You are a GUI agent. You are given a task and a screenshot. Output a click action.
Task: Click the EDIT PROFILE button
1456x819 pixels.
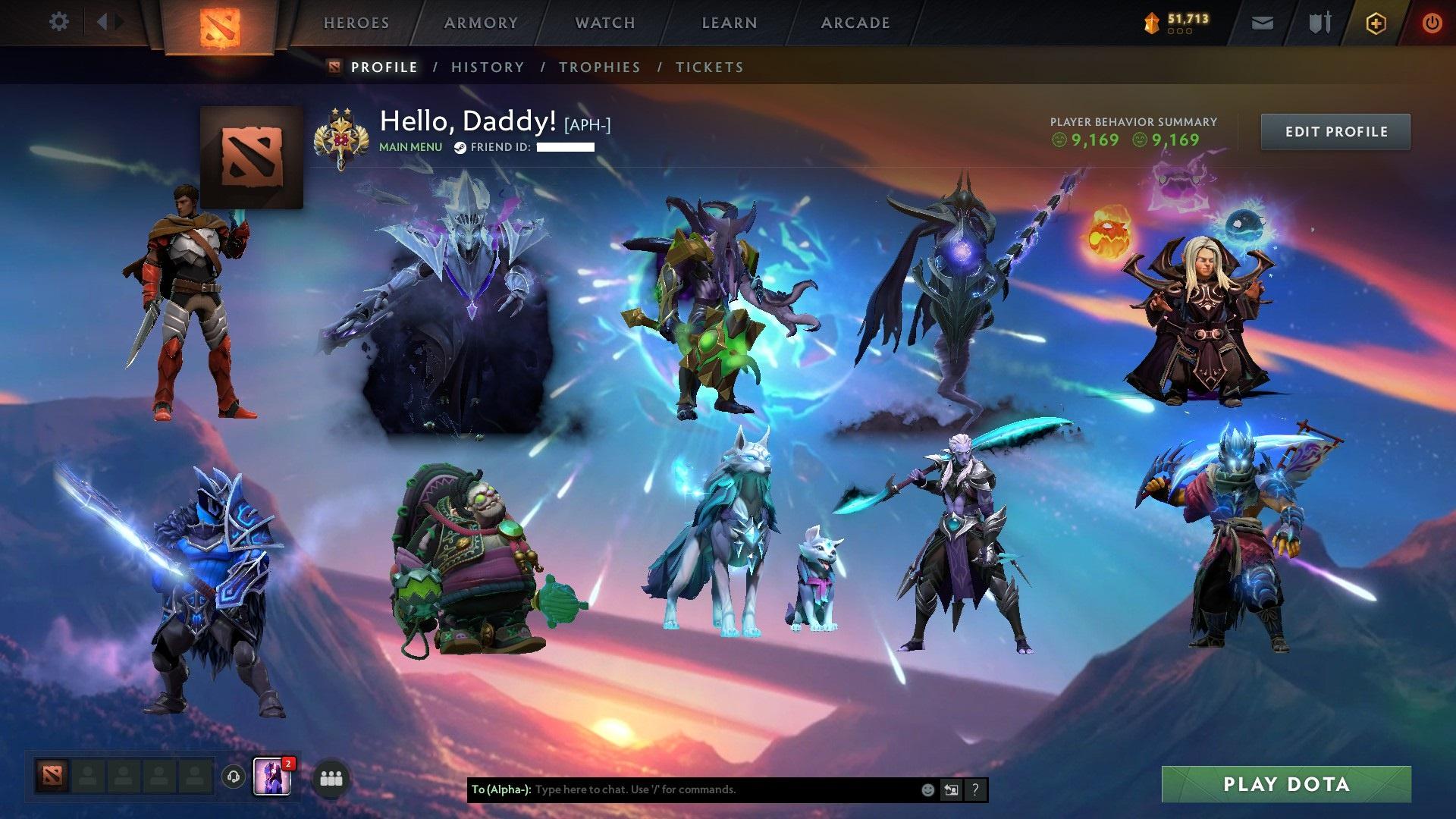[1335, 131]
